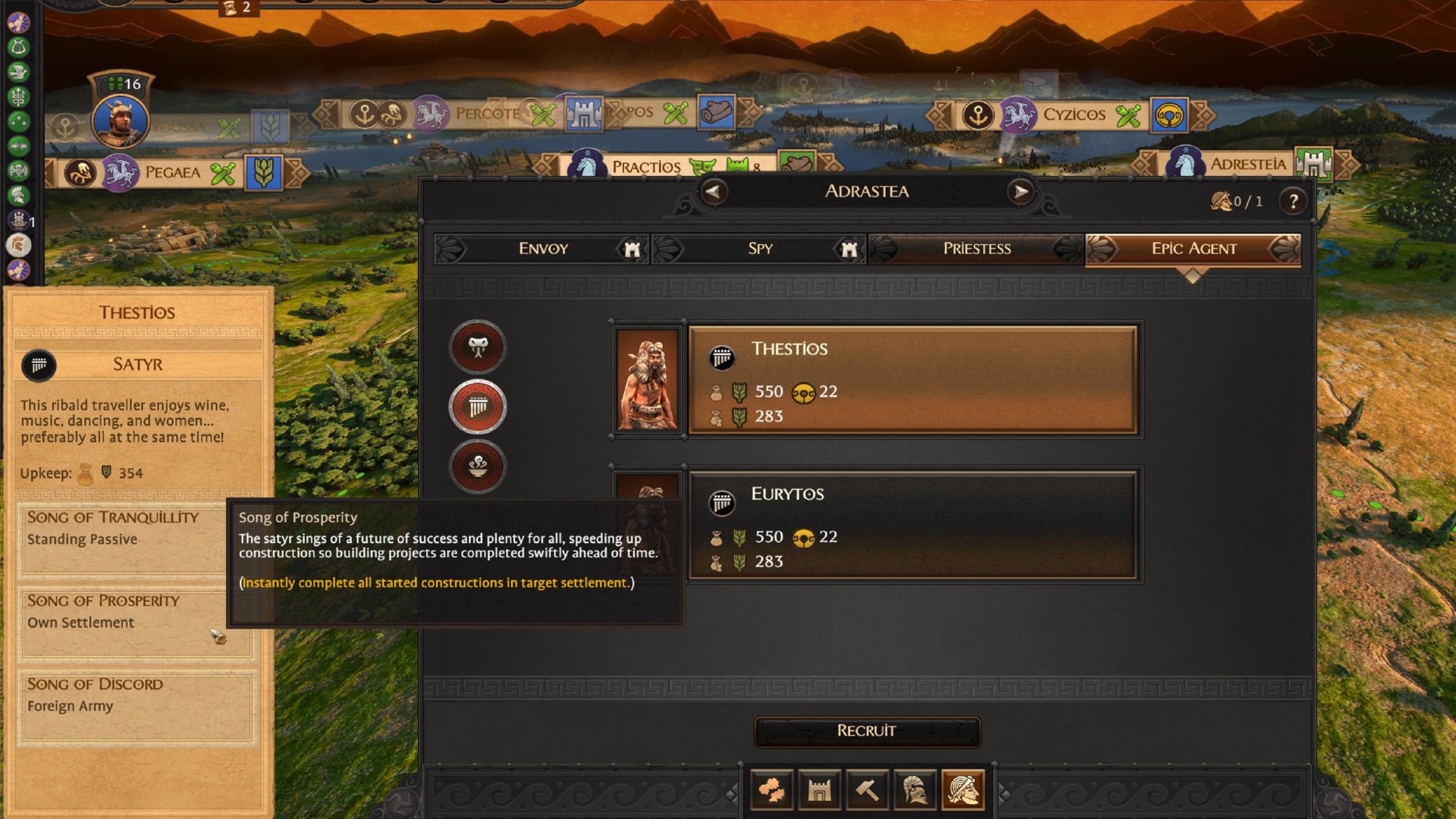Open the province overview map-pieces button
Screen dimensions: 1456x819
tap(772, 791)
